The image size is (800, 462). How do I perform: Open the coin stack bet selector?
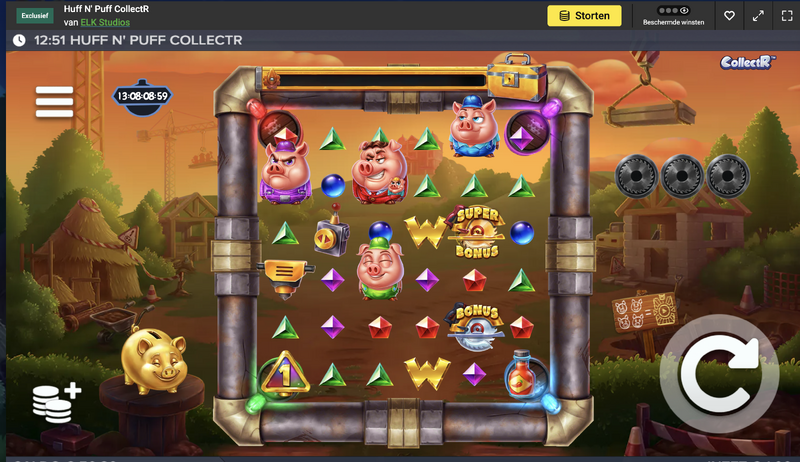click(54, 400)
